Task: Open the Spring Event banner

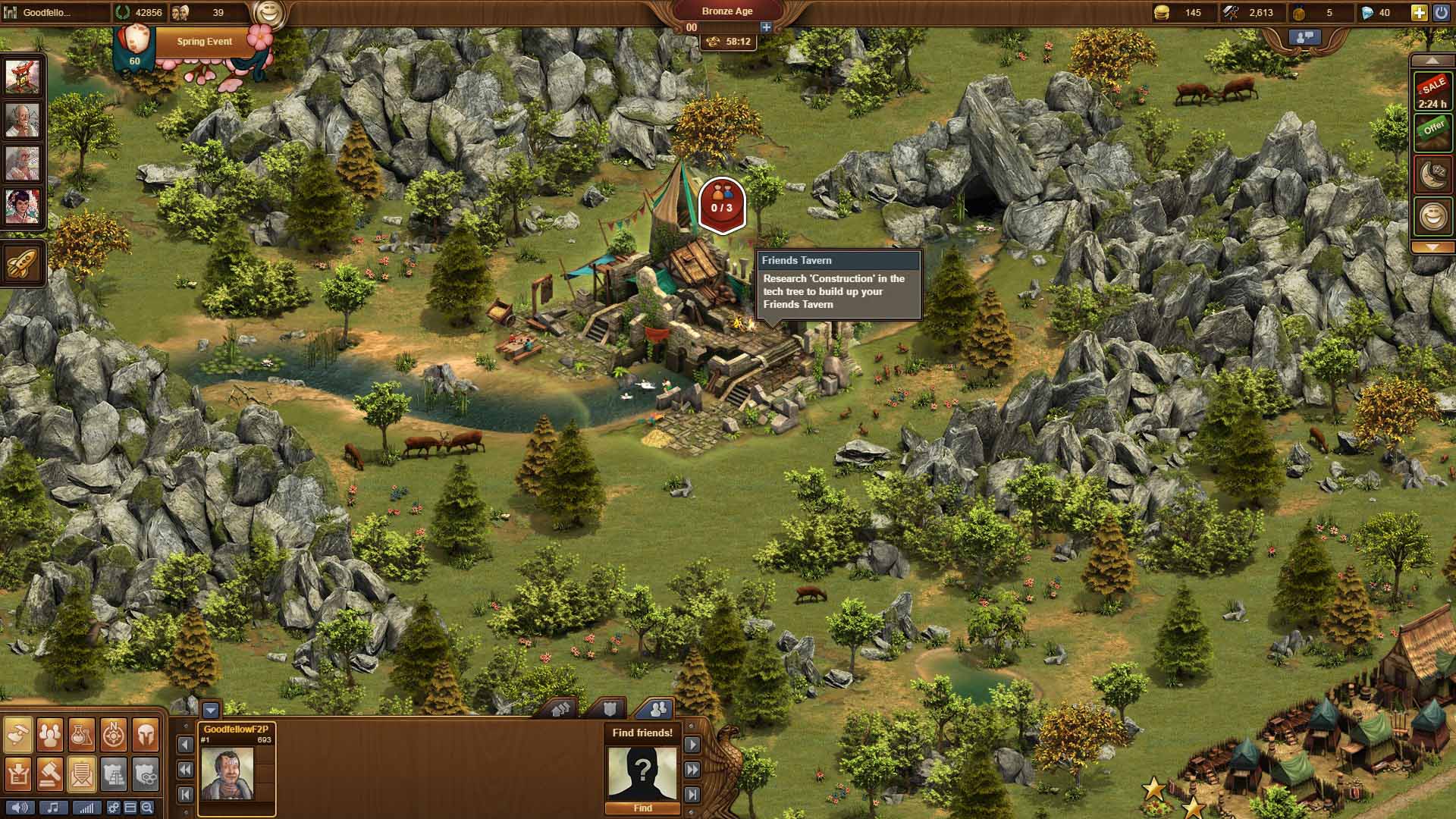Action: click(204, 42)
